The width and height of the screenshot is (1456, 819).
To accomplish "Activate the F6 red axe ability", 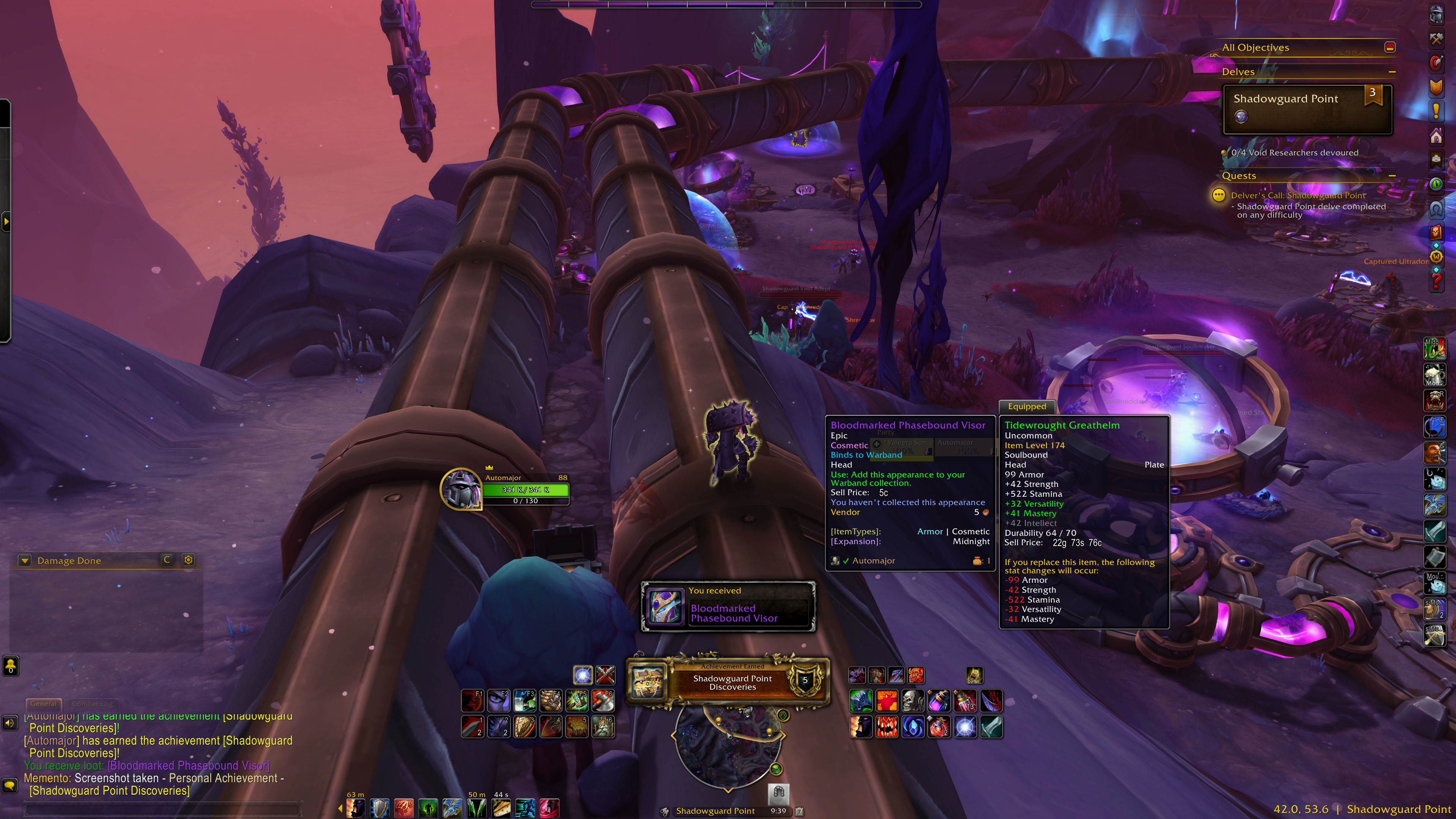I will [602, 701].
